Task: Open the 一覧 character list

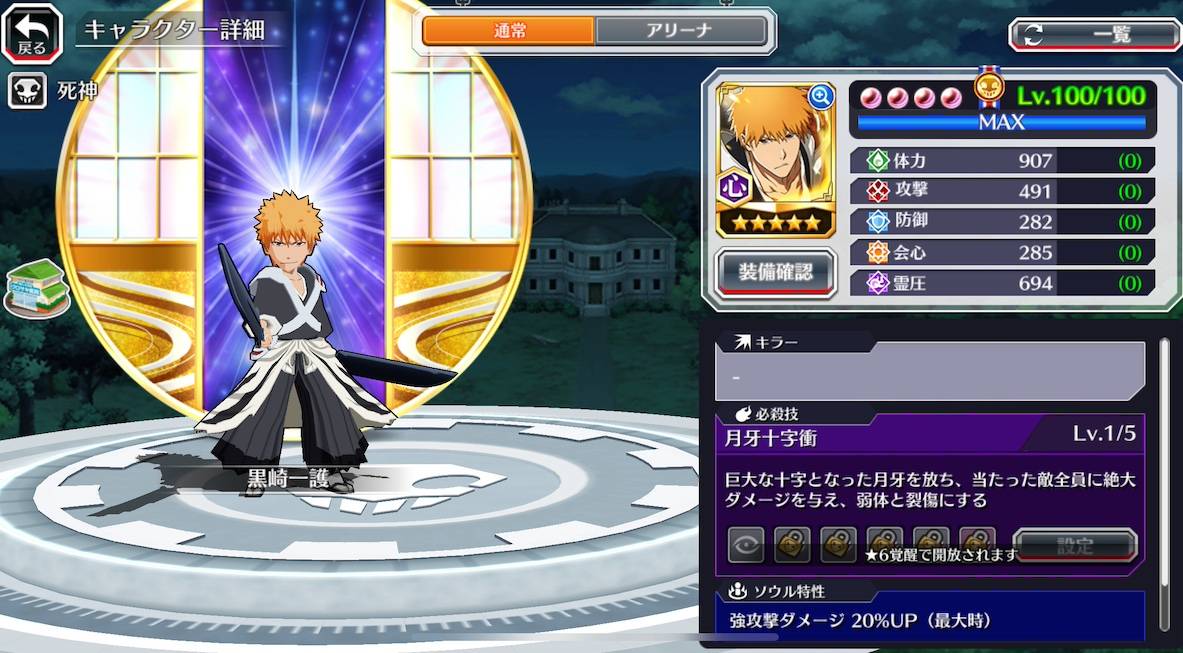Action: [1094, 35]
